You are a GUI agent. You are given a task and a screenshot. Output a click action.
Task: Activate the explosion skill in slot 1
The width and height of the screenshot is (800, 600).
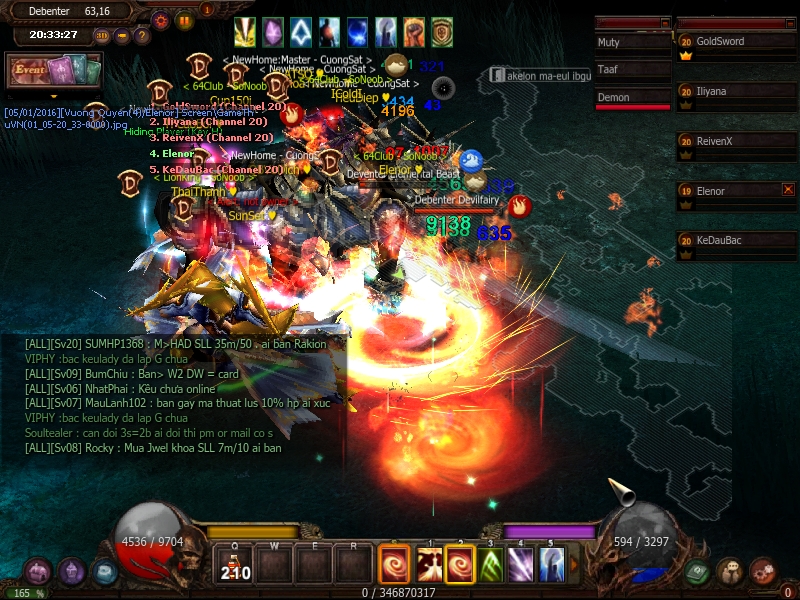click(x=429, y=565)
